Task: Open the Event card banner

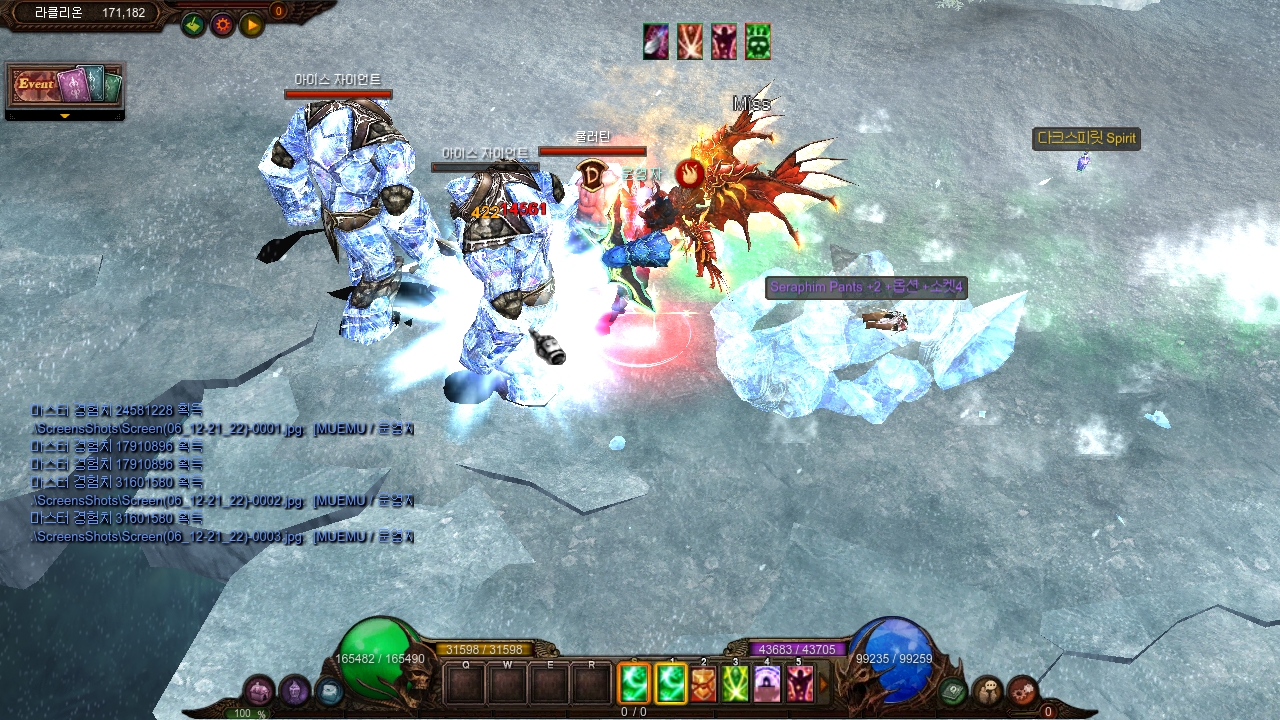Action: (x=65, y=86)
